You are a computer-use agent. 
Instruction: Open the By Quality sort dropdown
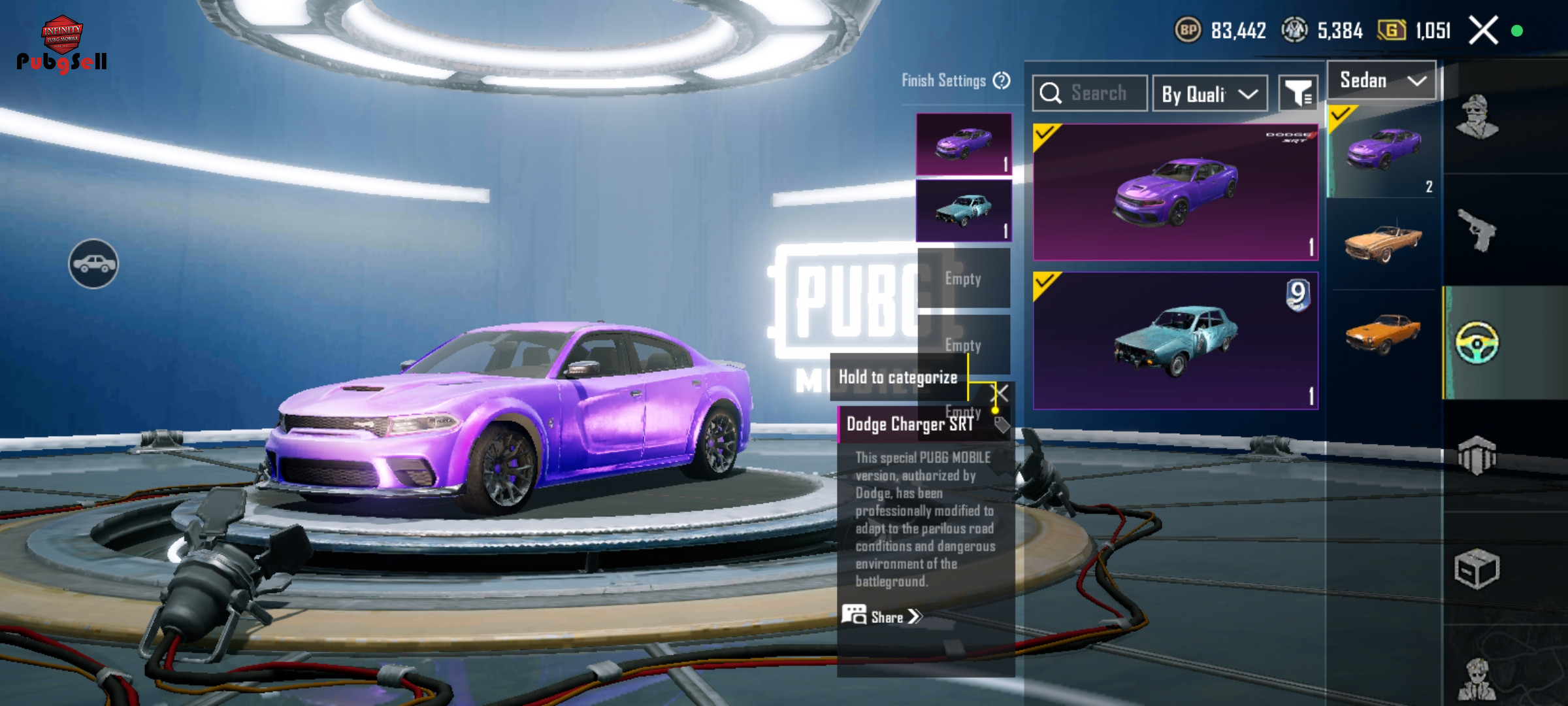coord(1210,94)
